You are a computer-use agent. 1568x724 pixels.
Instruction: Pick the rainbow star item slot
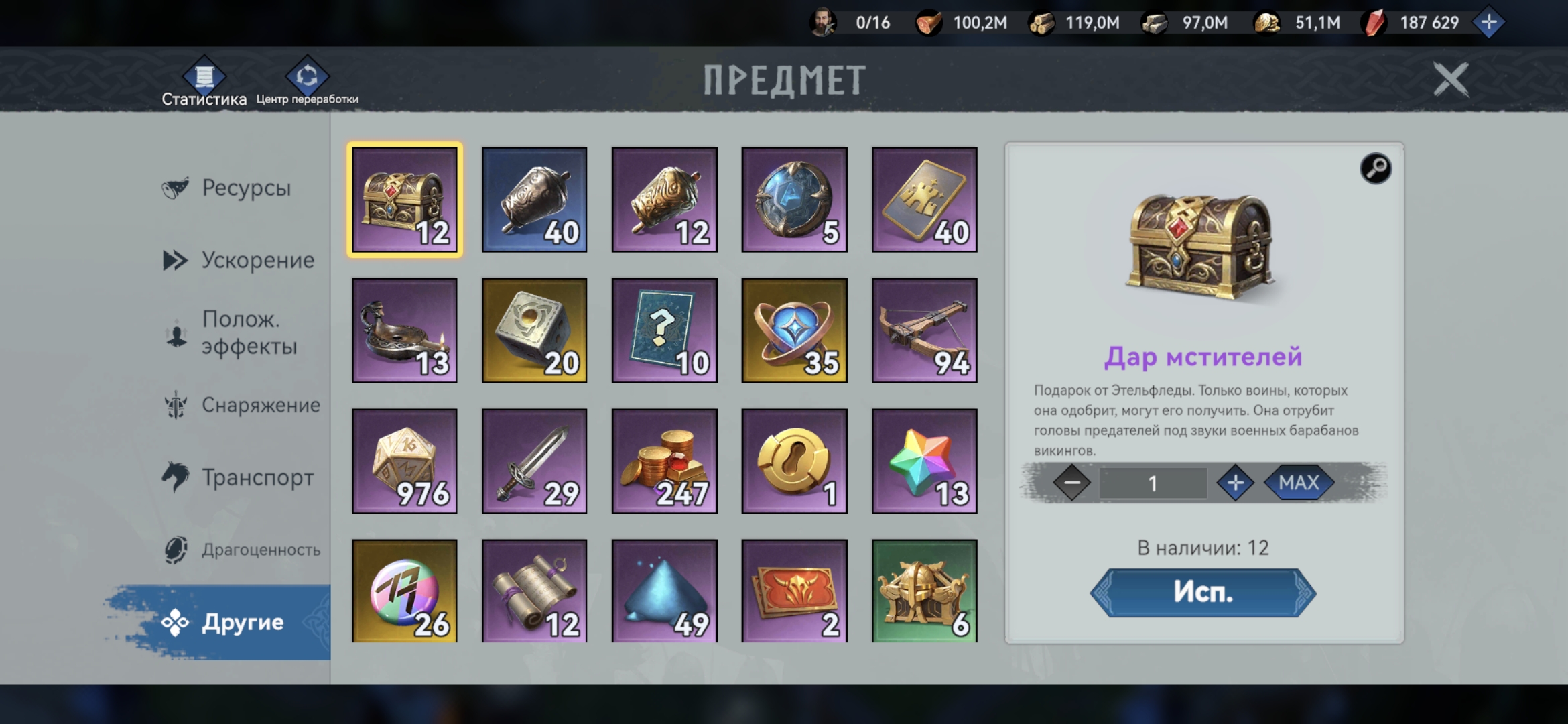[924, 461]
